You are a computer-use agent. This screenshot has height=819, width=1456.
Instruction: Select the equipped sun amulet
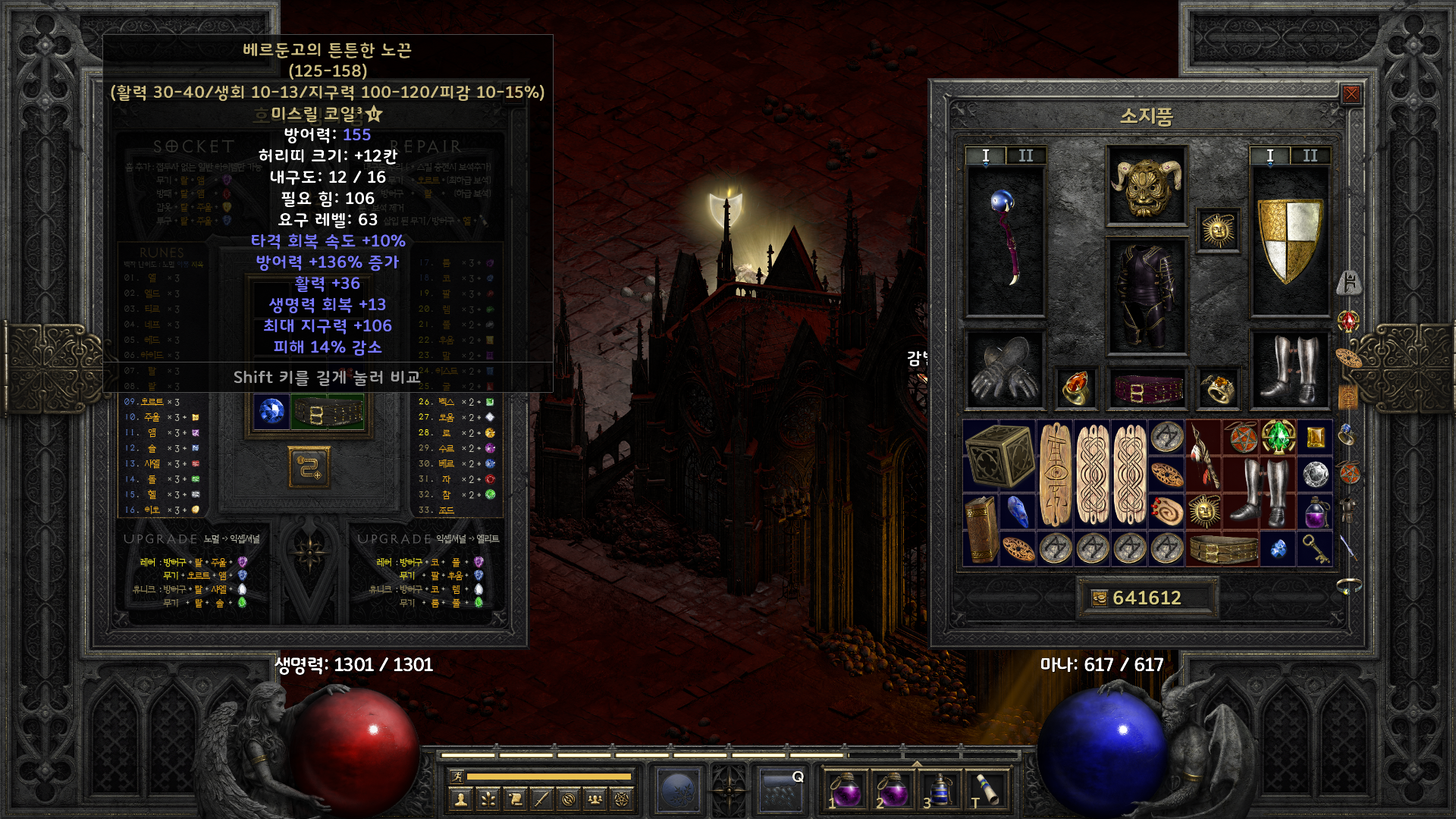[1218, 230]
